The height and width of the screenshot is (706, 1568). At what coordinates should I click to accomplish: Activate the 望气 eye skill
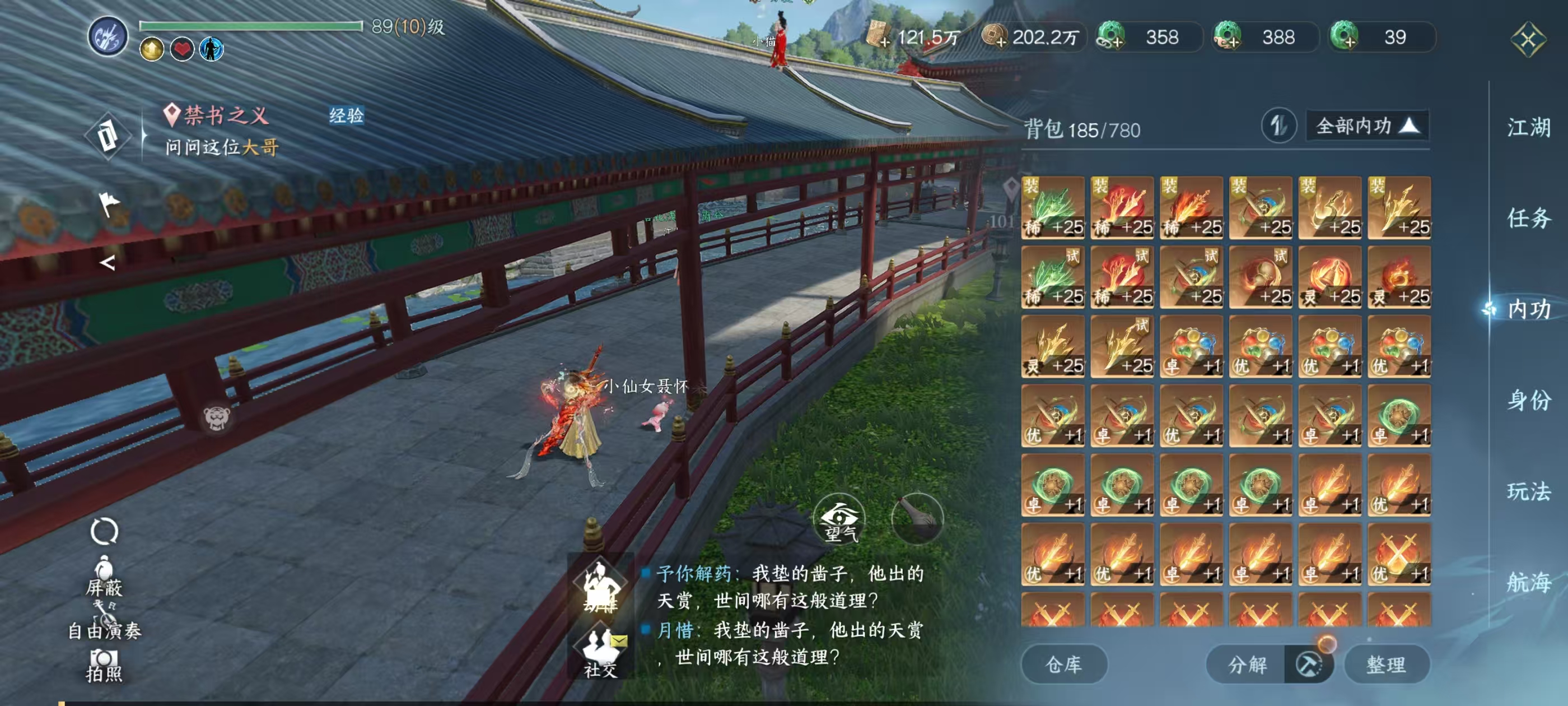coord(840,519)
